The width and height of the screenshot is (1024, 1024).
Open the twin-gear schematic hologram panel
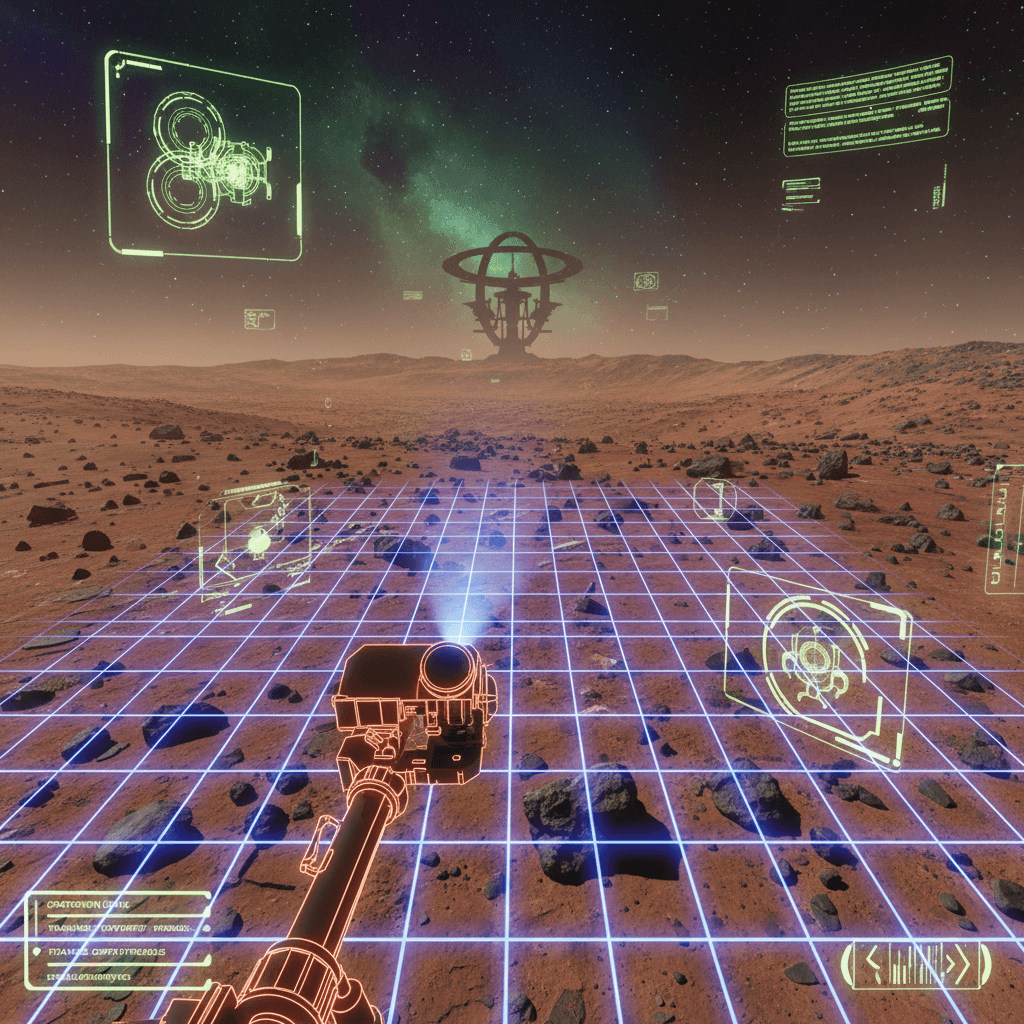coord(203,155)
